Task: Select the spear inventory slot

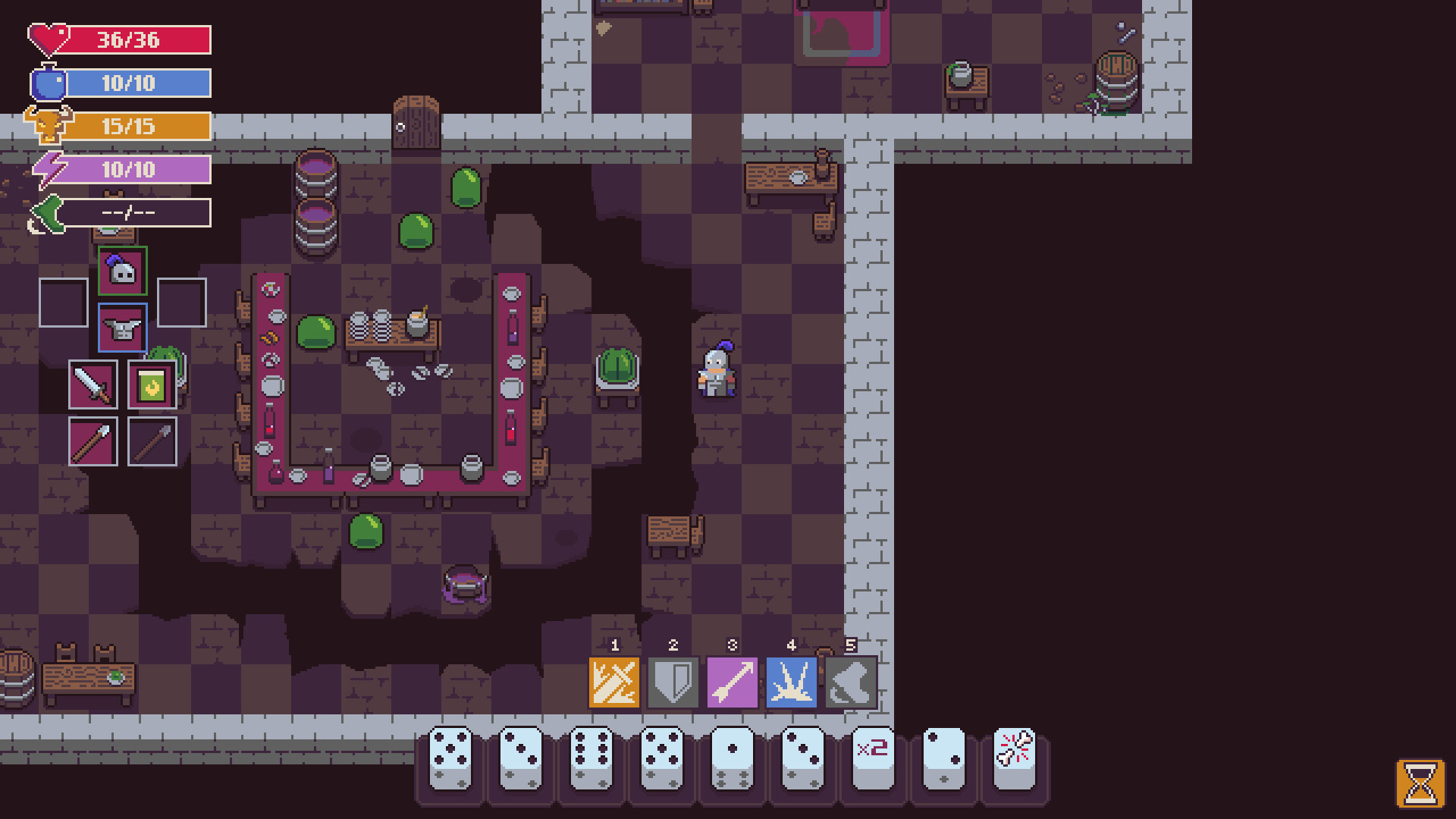Action: [x=93, y=441]
